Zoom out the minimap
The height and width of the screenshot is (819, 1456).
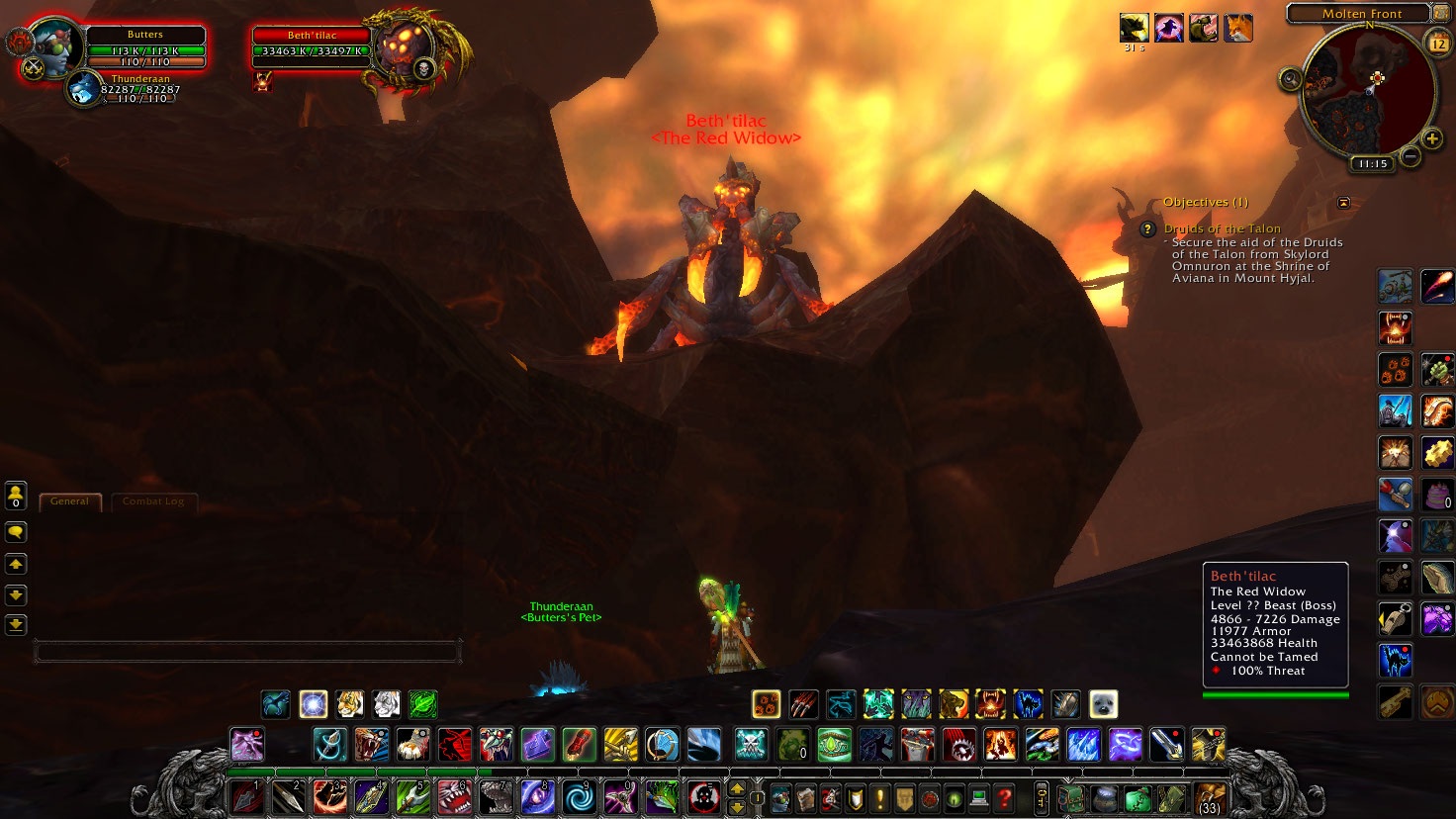[x=1411, y=156]
